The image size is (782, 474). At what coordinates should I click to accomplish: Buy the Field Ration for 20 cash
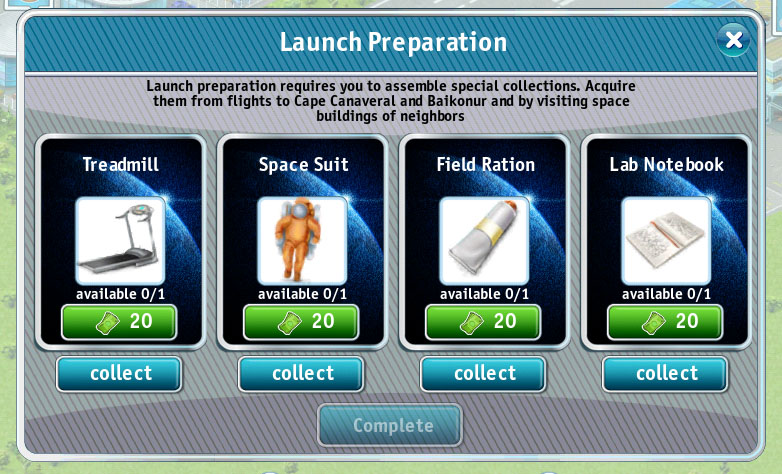tap(483, 322)
